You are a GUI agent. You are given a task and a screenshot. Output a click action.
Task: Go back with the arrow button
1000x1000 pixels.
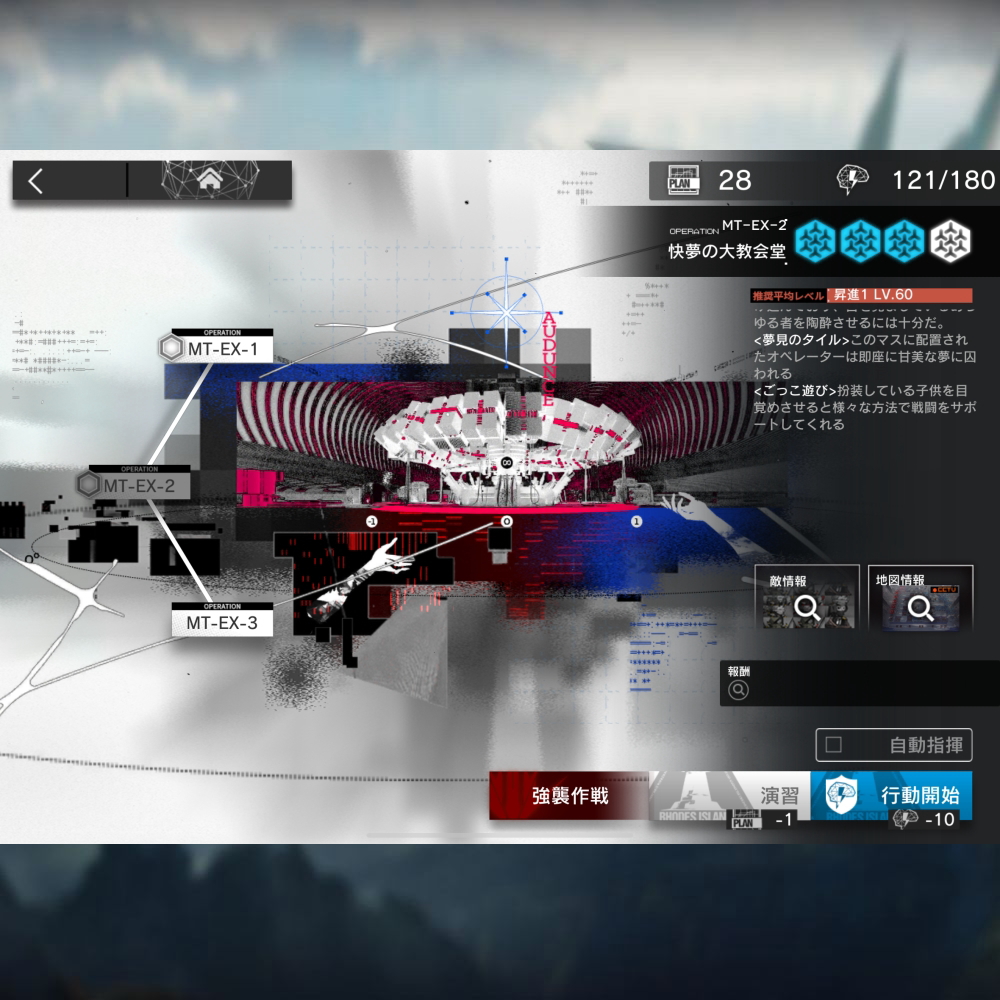pos(38,181)
